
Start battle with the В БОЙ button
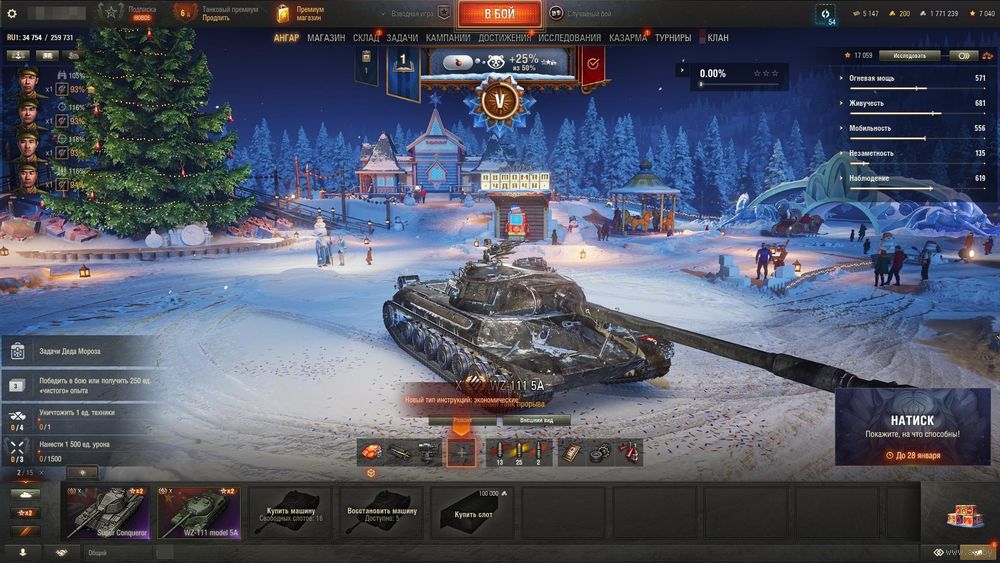(x=499, y=14)
